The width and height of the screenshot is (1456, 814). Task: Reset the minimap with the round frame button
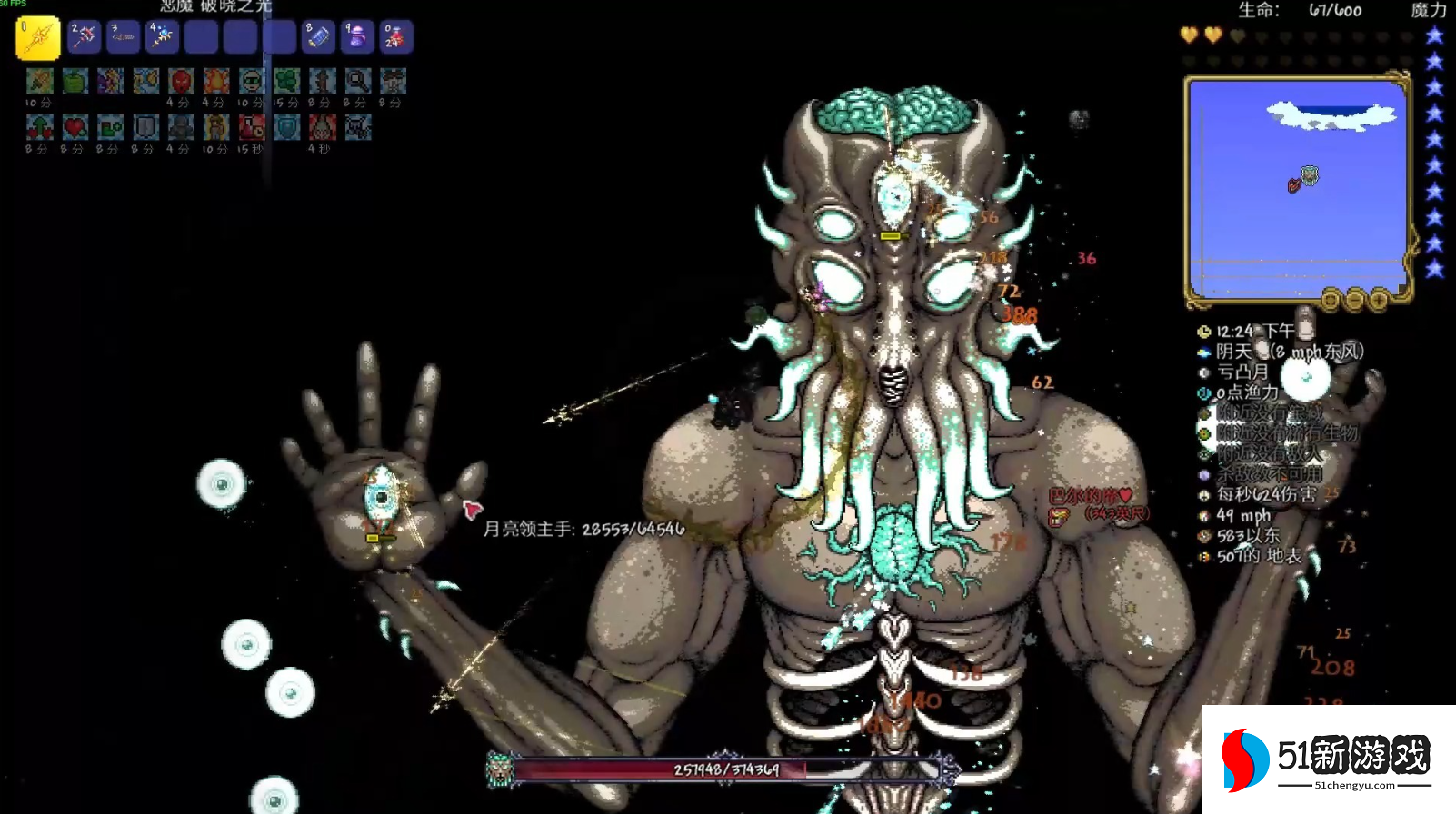(x=1331, y=299)
